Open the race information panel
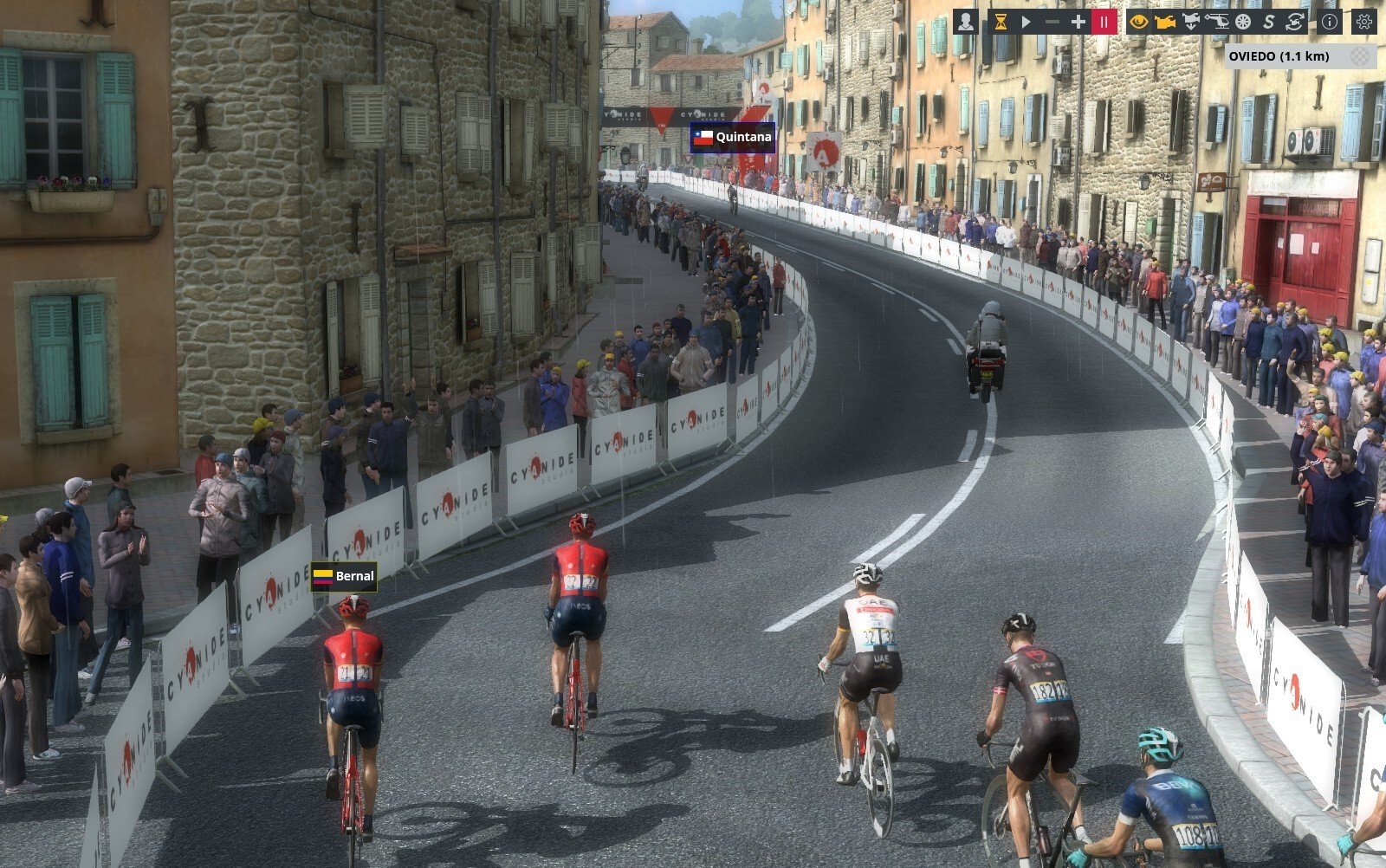Image resolution: width=1386 pixels, height=868 pixels. click(1329, 22)
